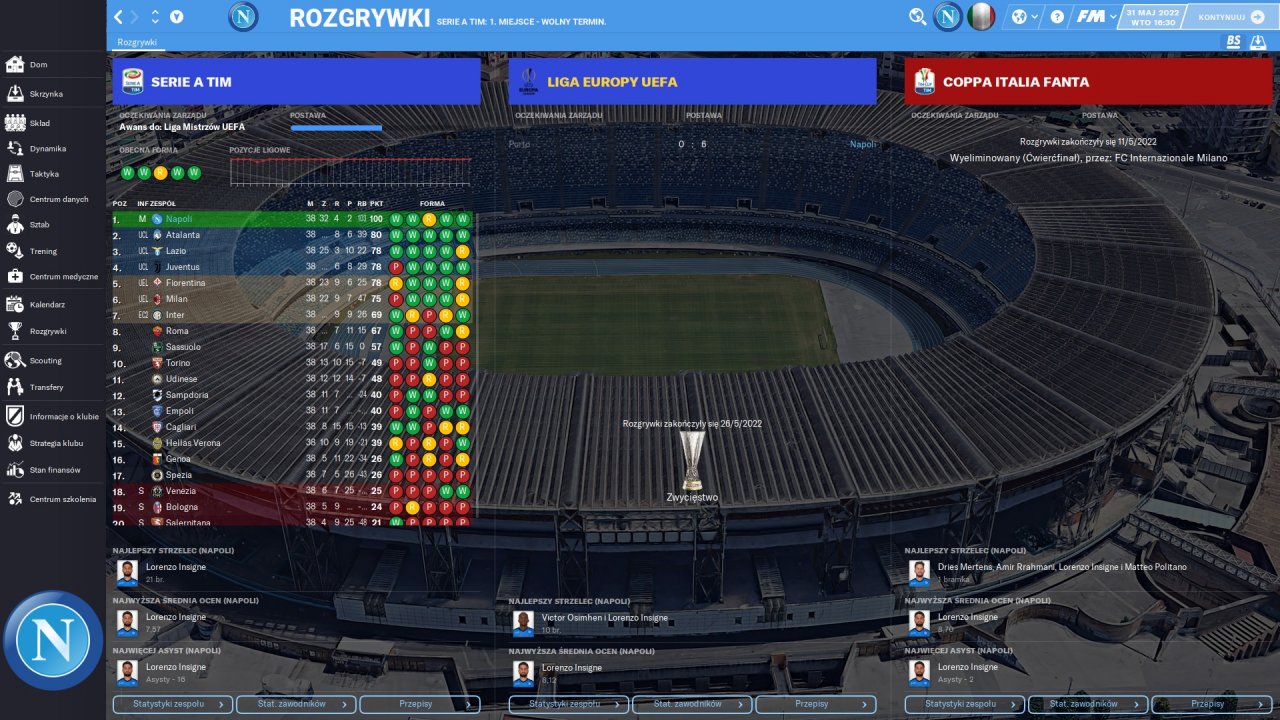Open Centrum medyczne medical centre

[63, 276]
